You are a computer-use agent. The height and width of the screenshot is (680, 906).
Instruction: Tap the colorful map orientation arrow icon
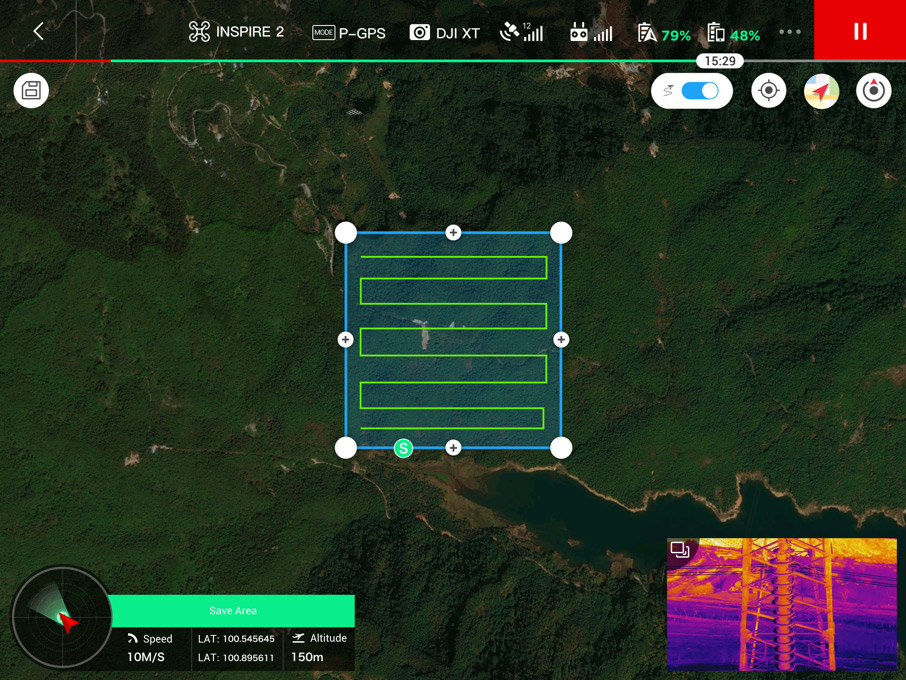(821, 91)
